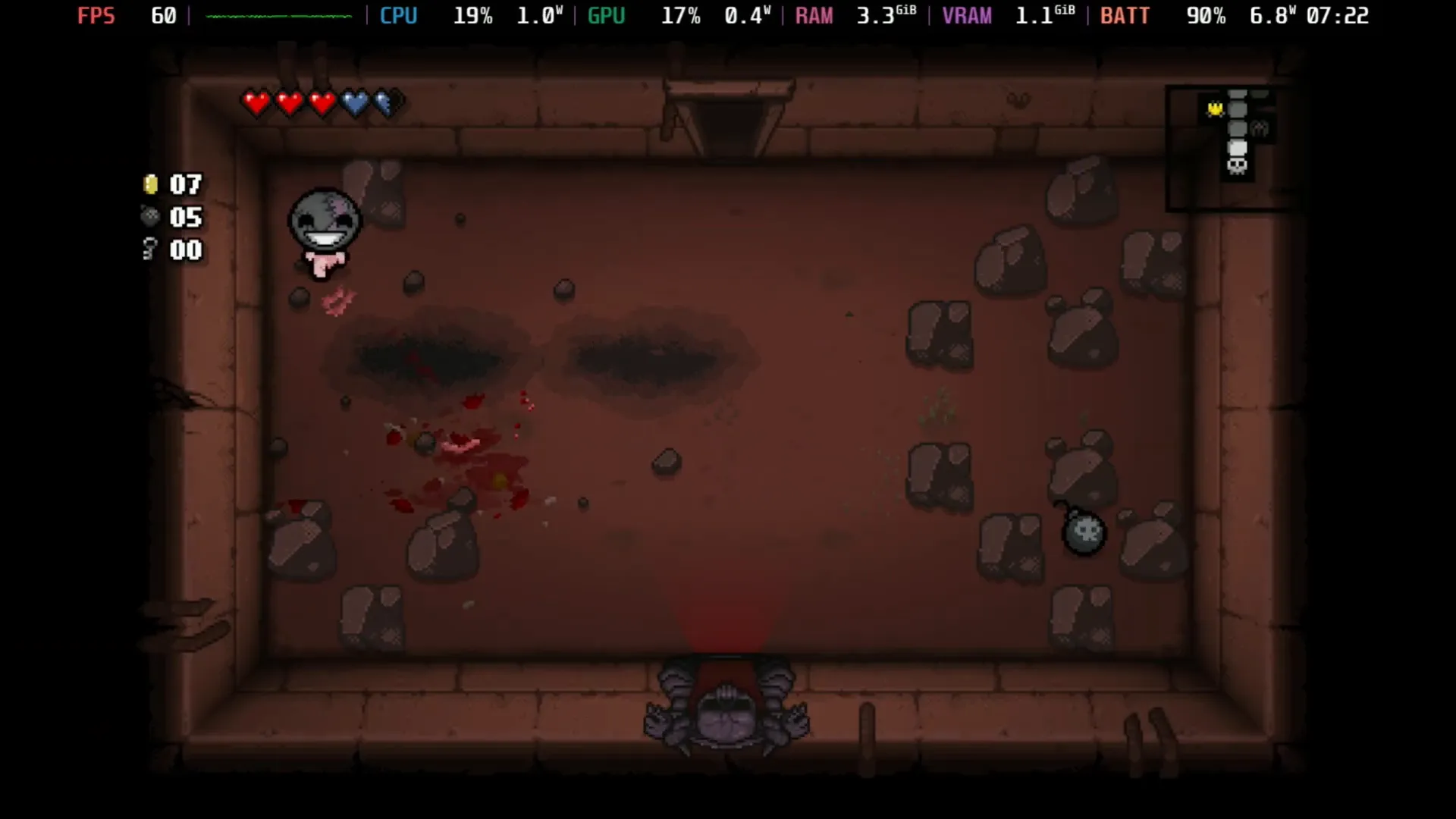This screenshot has height=819, width=1456.
Task: Select the skull room icon on the minimap
Action: 1237,167
